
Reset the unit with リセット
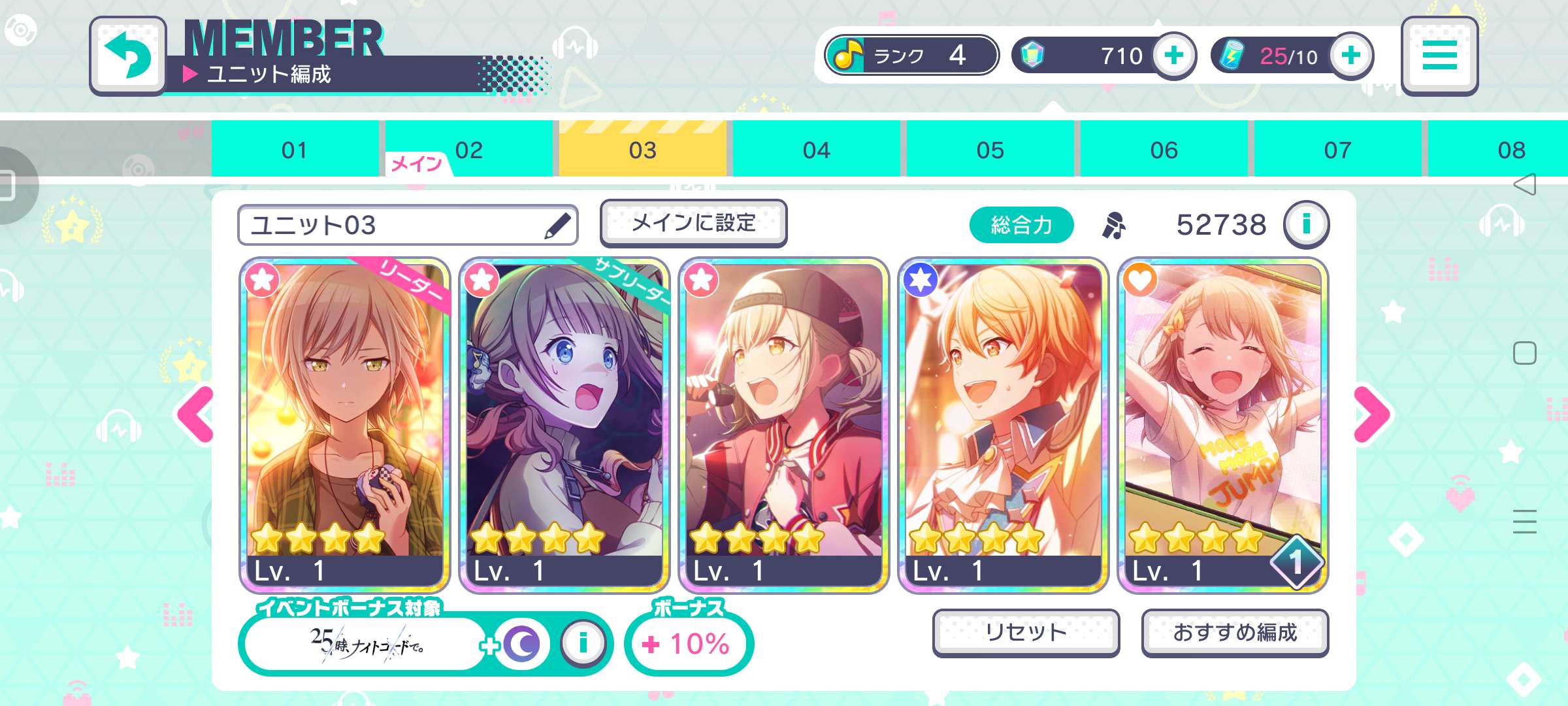1026,632
